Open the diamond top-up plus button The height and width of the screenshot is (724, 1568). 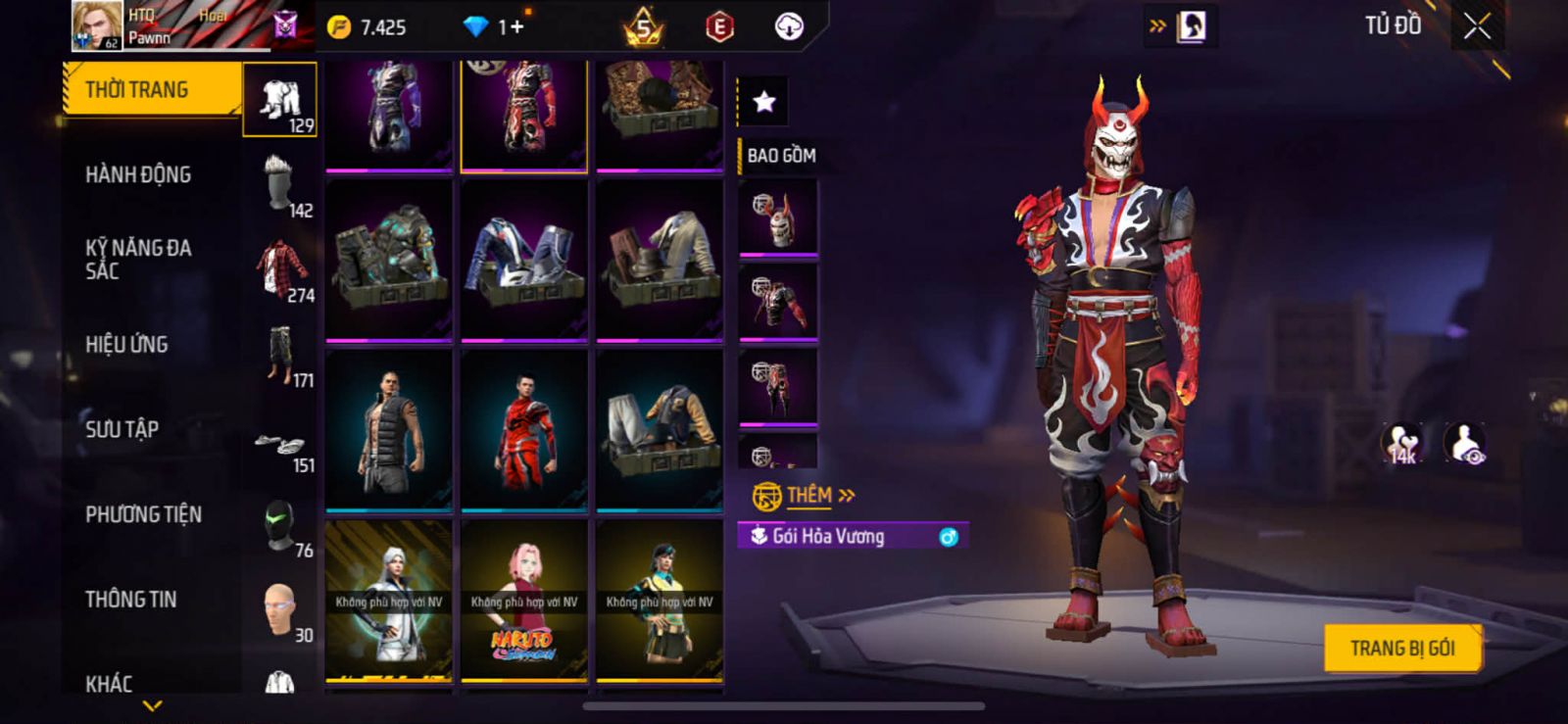(x=514, y=27)
